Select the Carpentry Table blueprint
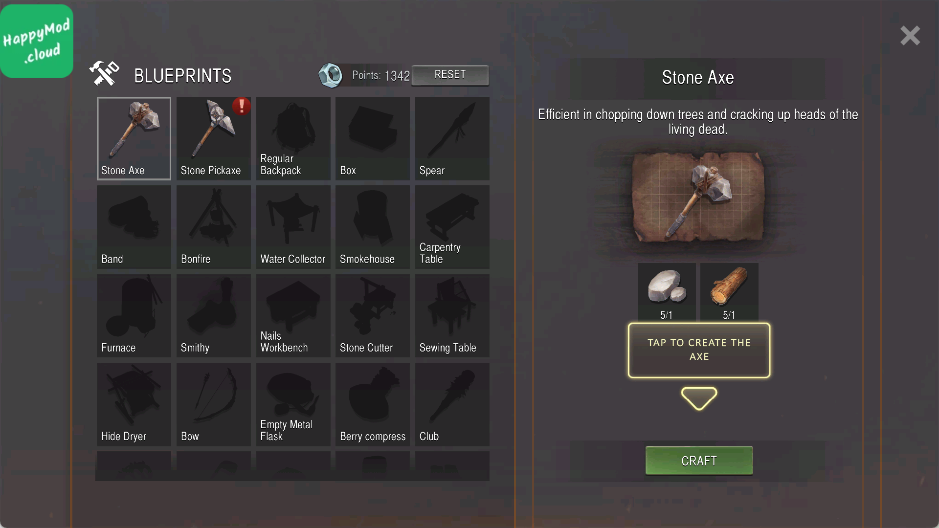939x528 pixels. [x=452, y=227]
